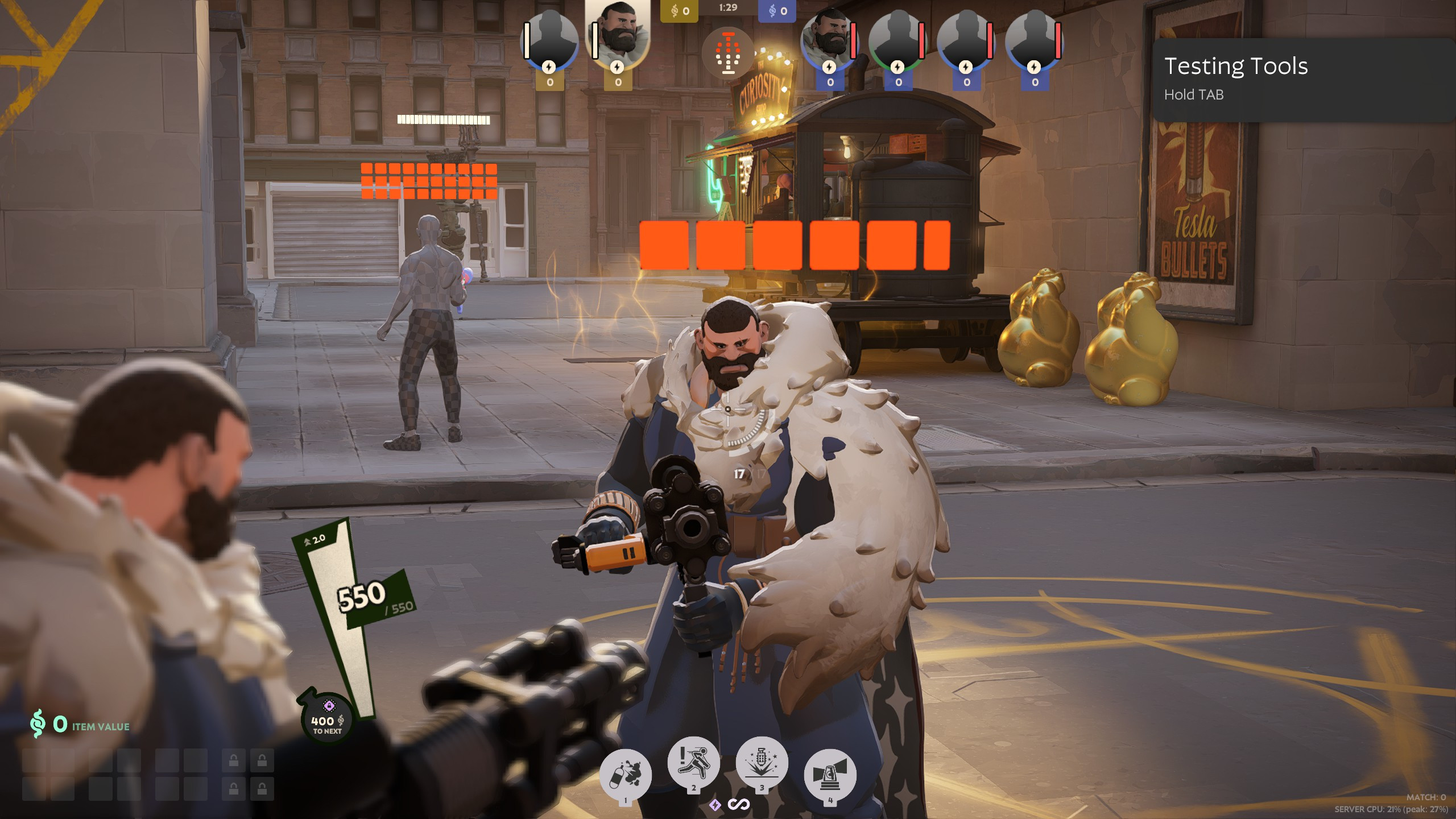Image resolution: width=1456 pixels, height=819 pixels.
Task: Open the Testing Tools panel
Action: point(1235,78)
